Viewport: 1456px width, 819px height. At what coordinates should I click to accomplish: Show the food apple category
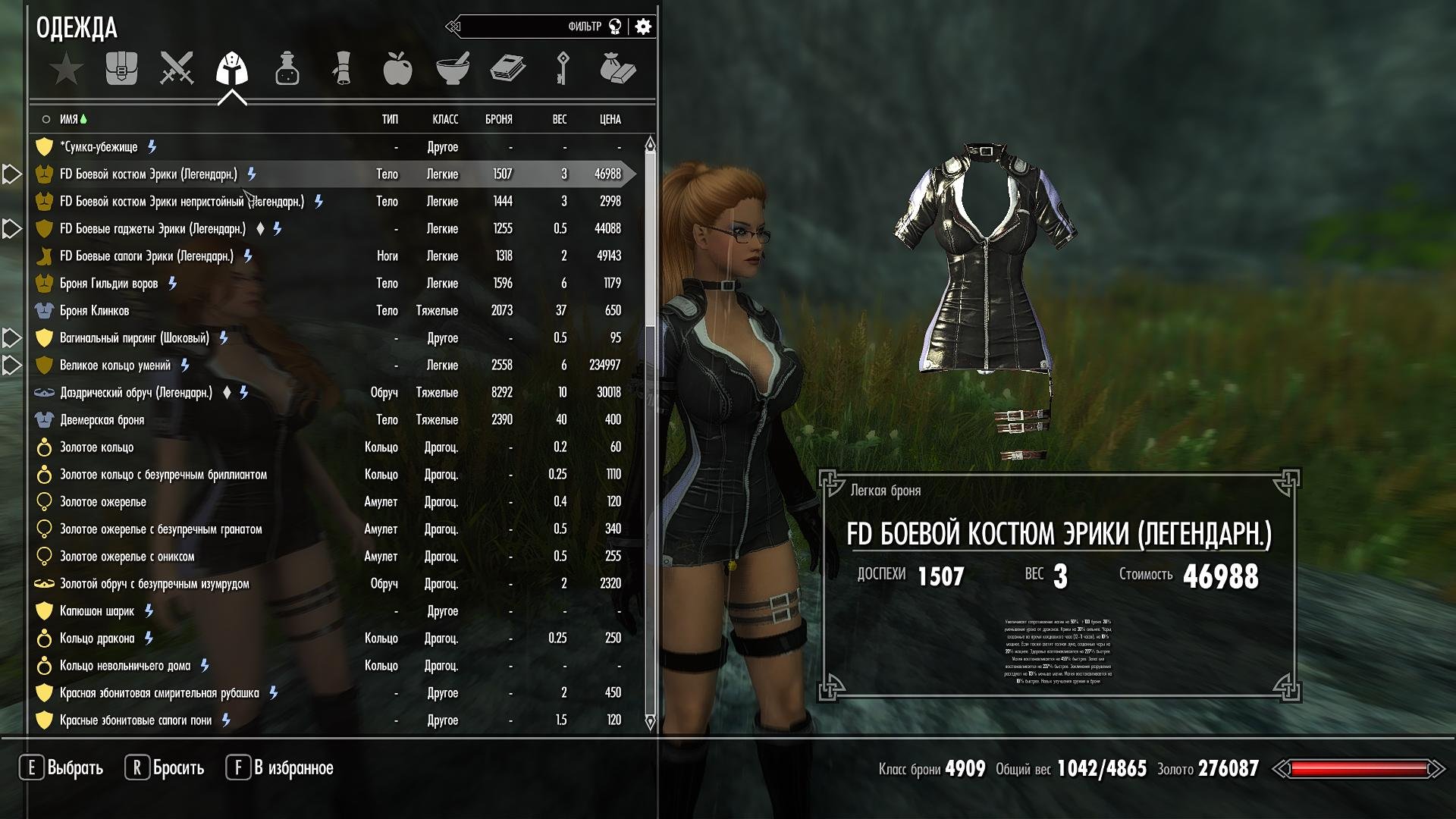pos(397,69)
